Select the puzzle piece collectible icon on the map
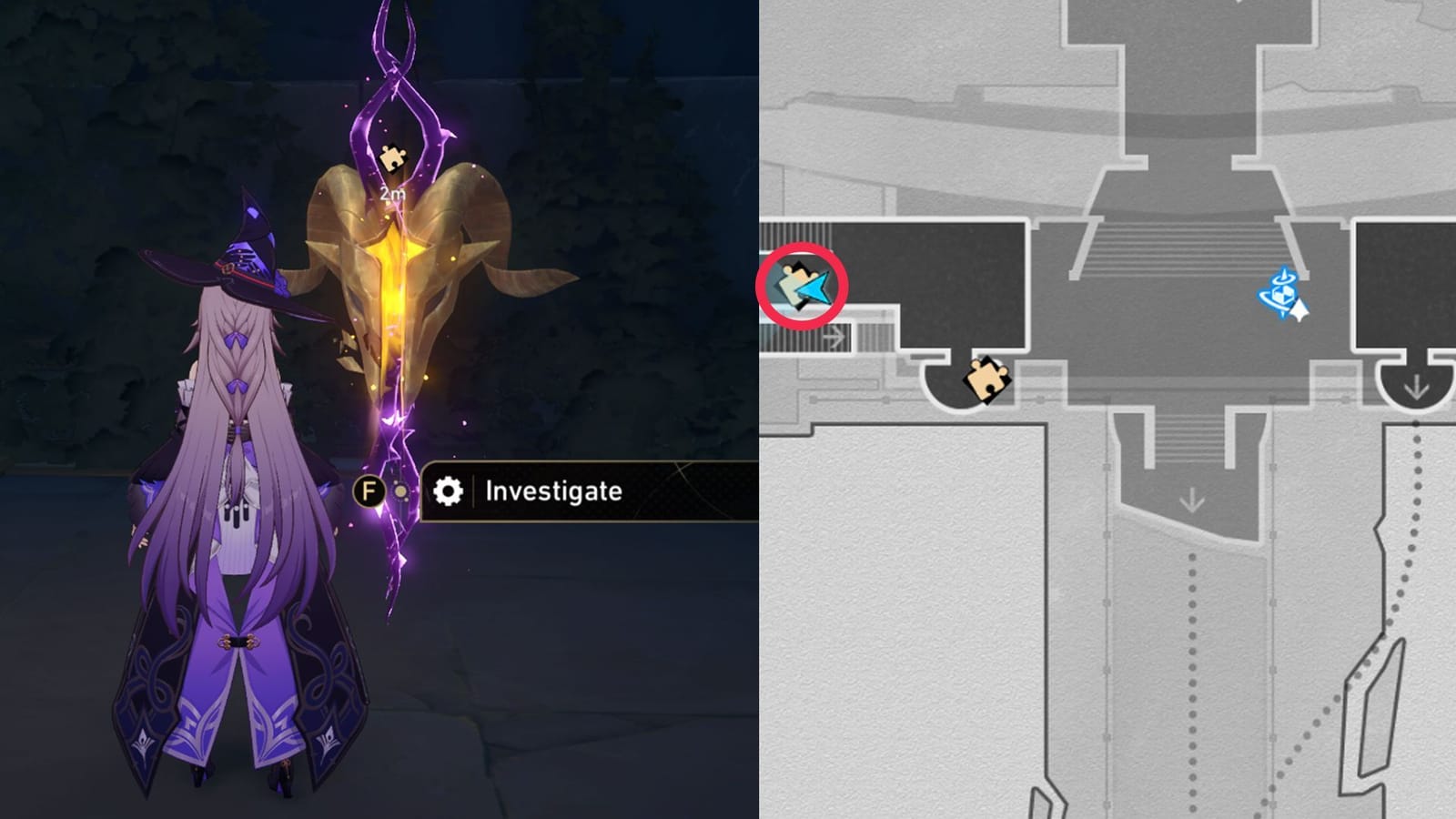Screen dimensions: 1456x819 pos(986,381)
